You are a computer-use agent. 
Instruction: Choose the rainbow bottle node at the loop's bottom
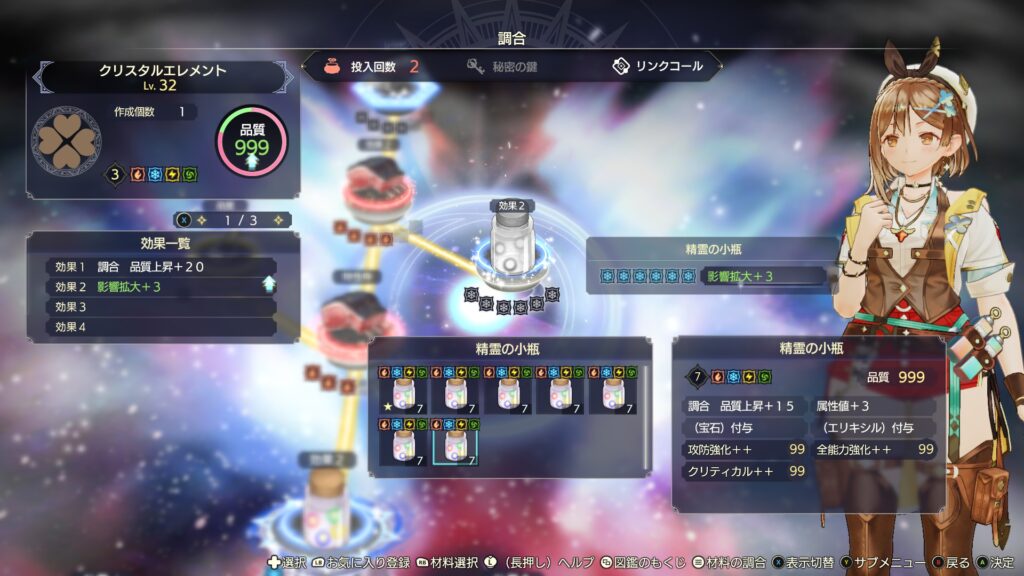pyautogui.click(x=328, y=507)
